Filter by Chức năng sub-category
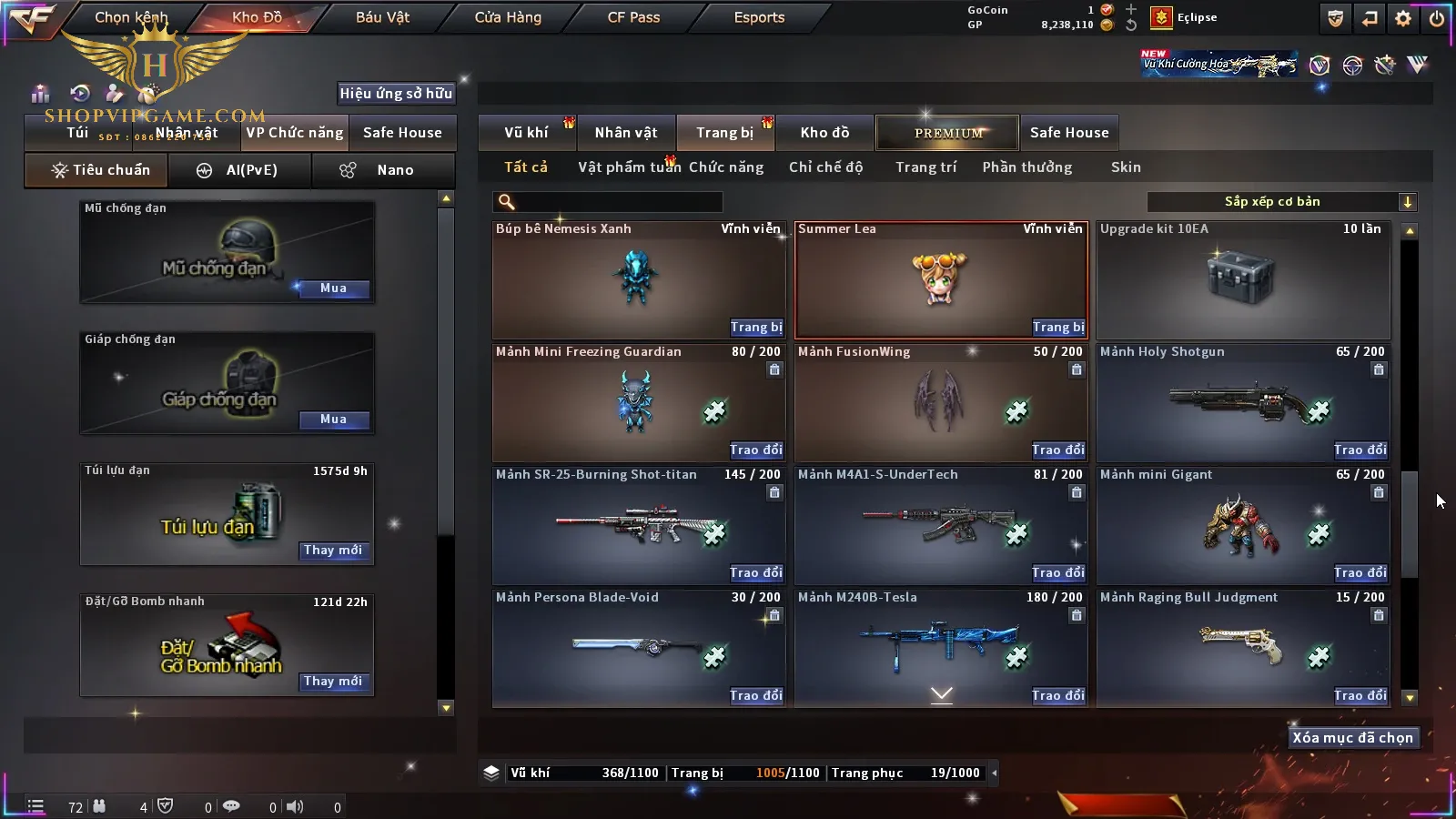Image resolution: width=1456 pixels, height=819 pixels. tap(726, 167)
